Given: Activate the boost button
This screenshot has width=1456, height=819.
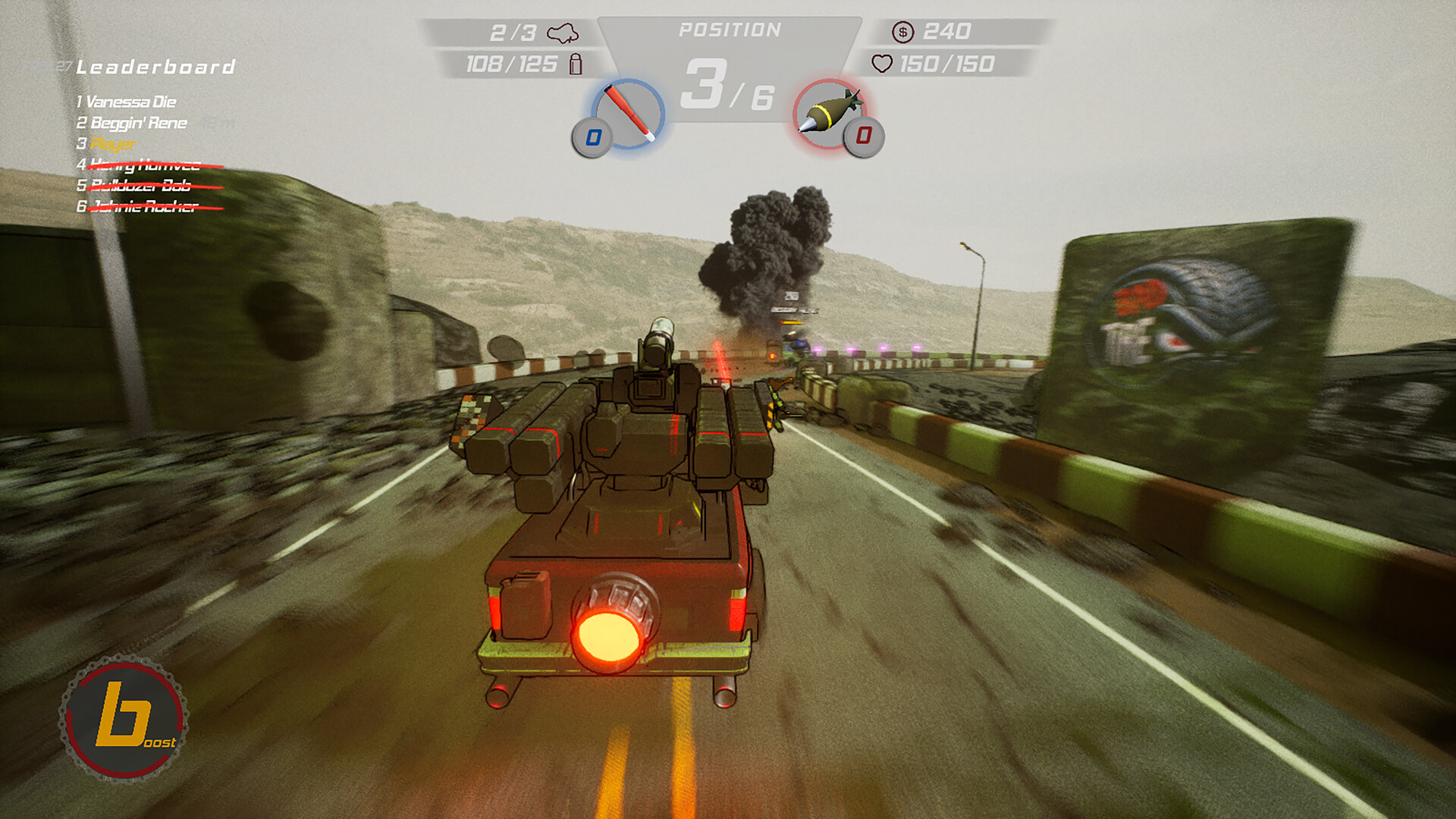Looking at the screenshot, I should click(124, 719).
